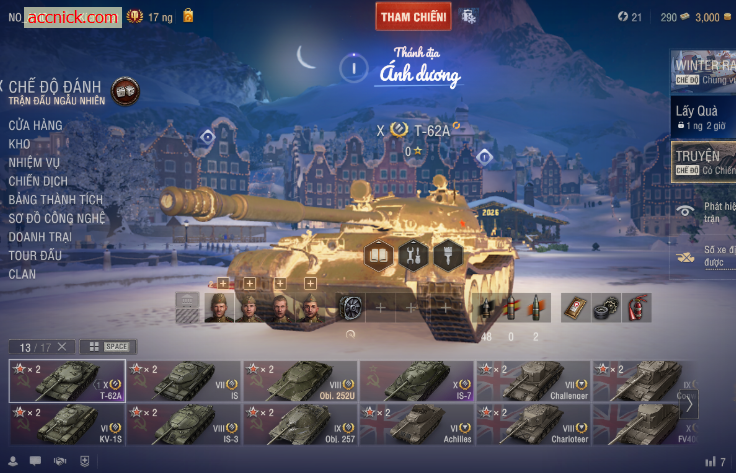Open the Doanh Trại barracks menu
The height and width of the screenshot is (473, 736).
pyautogui.click(x=40, y=237)
